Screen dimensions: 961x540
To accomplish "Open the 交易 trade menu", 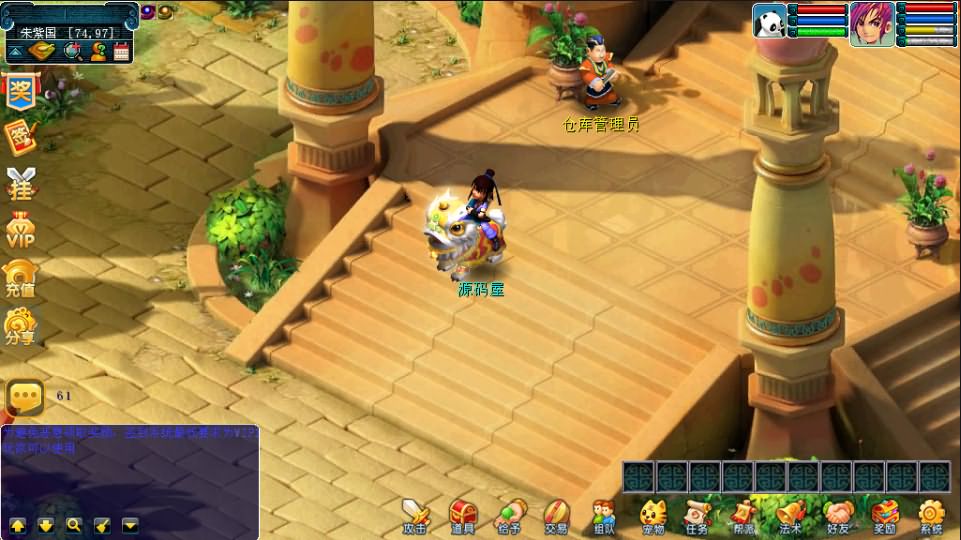I will [557, 516].
